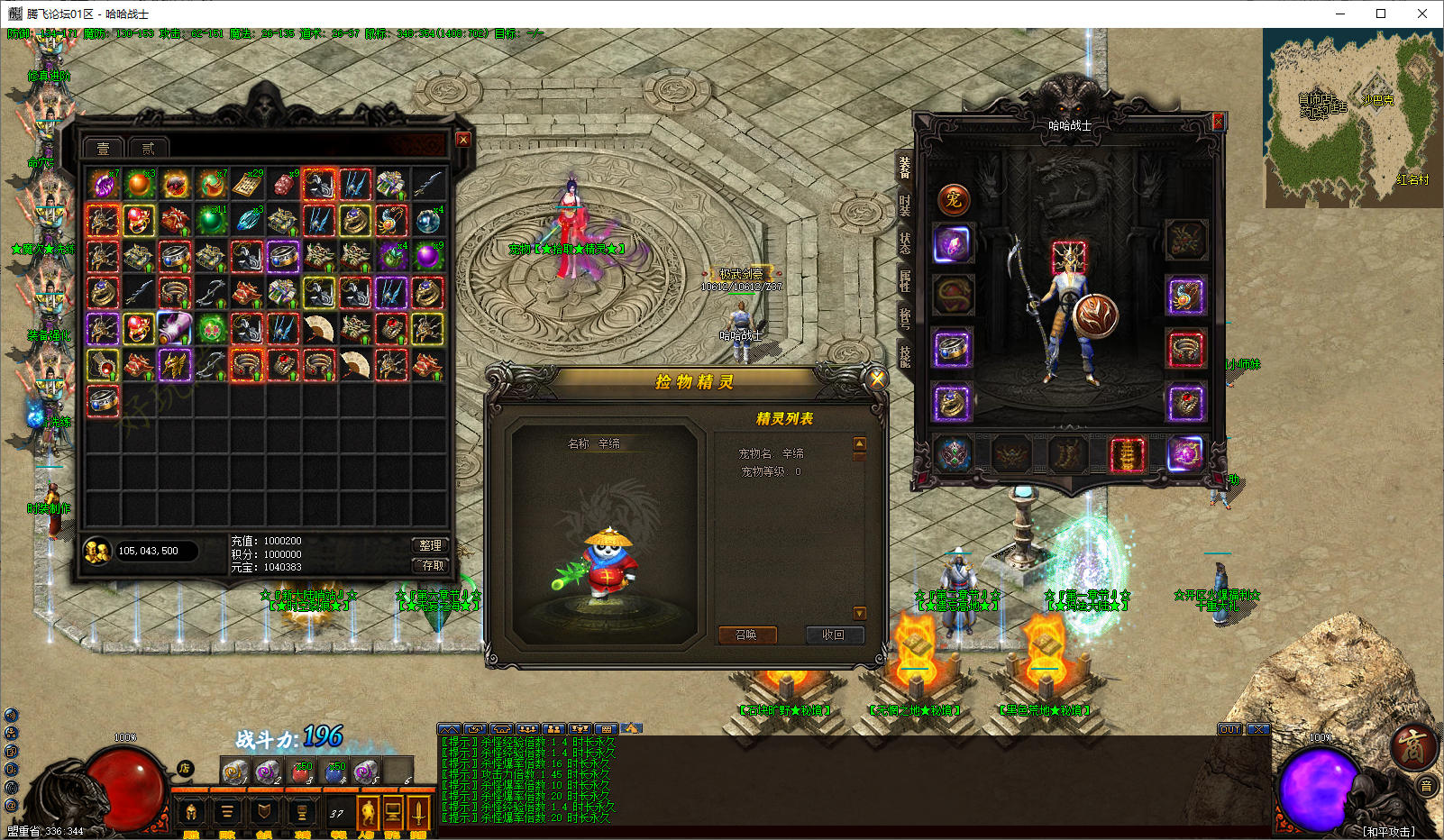The width and height of the screenshot is (1444, 840).
Task: Toggle the round 商 merchant button
Action: pos(1412,746)
